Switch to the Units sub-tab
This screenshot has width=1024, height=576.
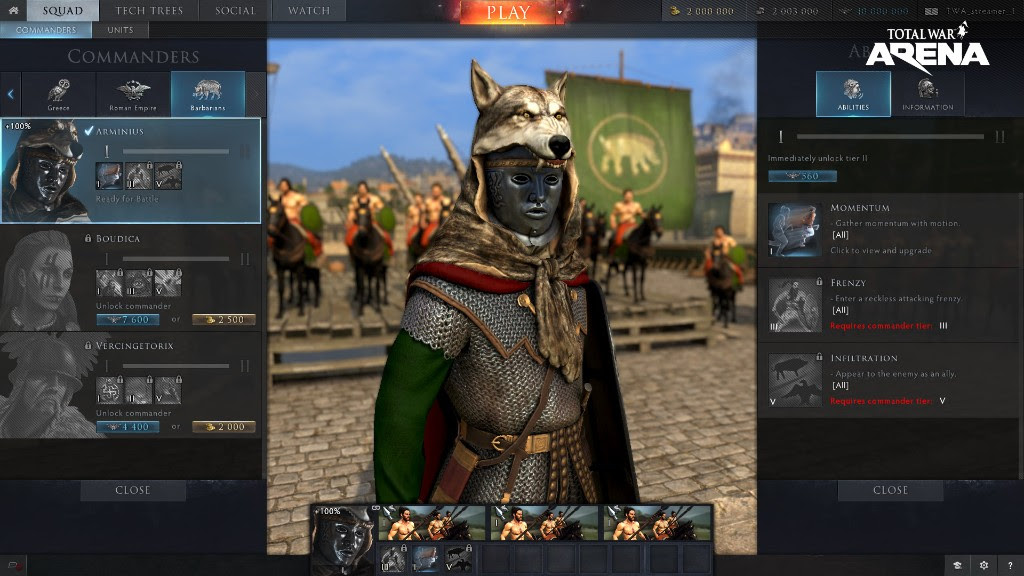click(x=120, y=30)
